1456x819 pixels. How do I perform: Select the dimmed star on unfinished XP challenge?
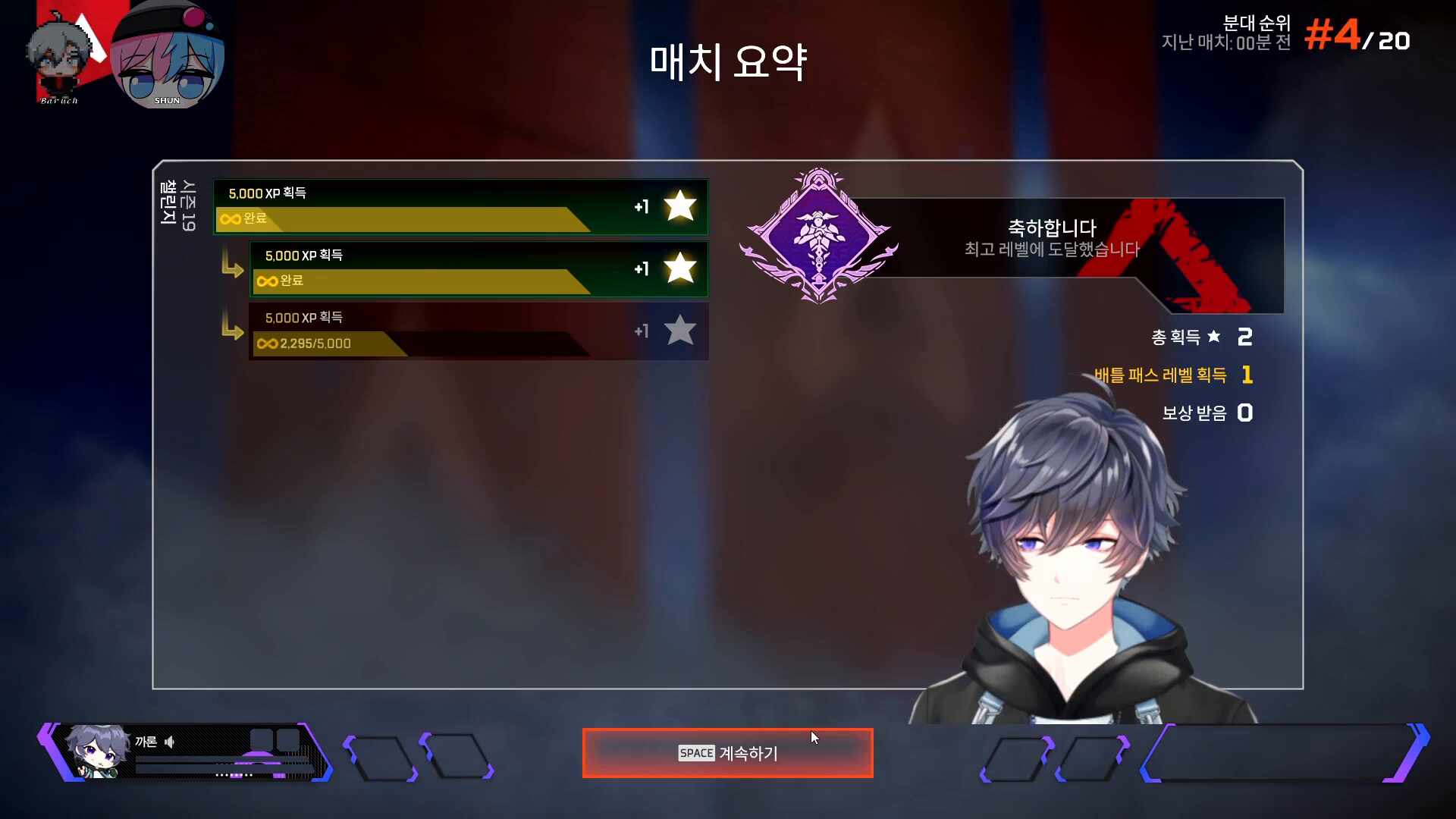pos(679,331)
